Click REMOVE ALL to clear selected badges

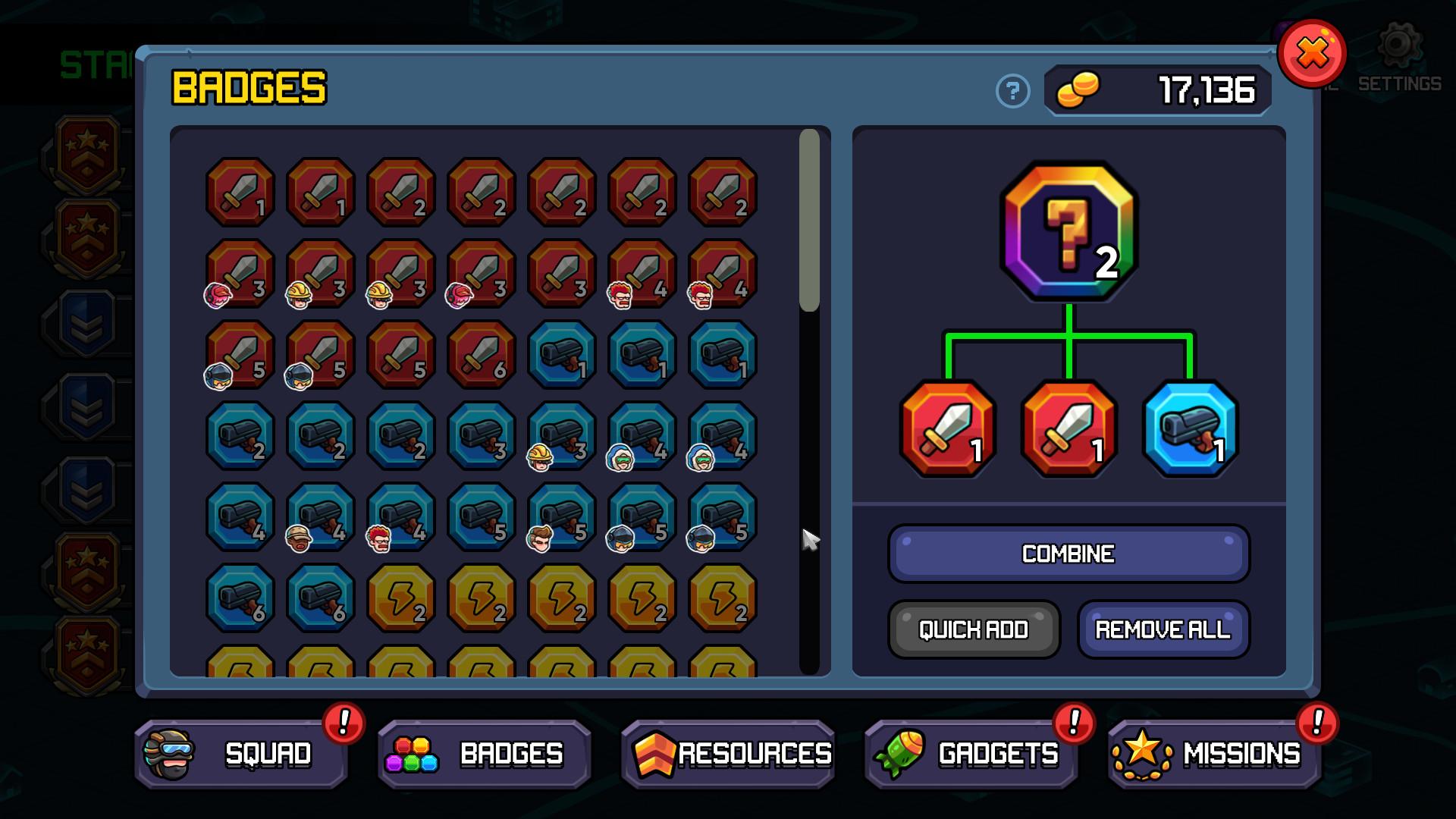pos(1163,629)
